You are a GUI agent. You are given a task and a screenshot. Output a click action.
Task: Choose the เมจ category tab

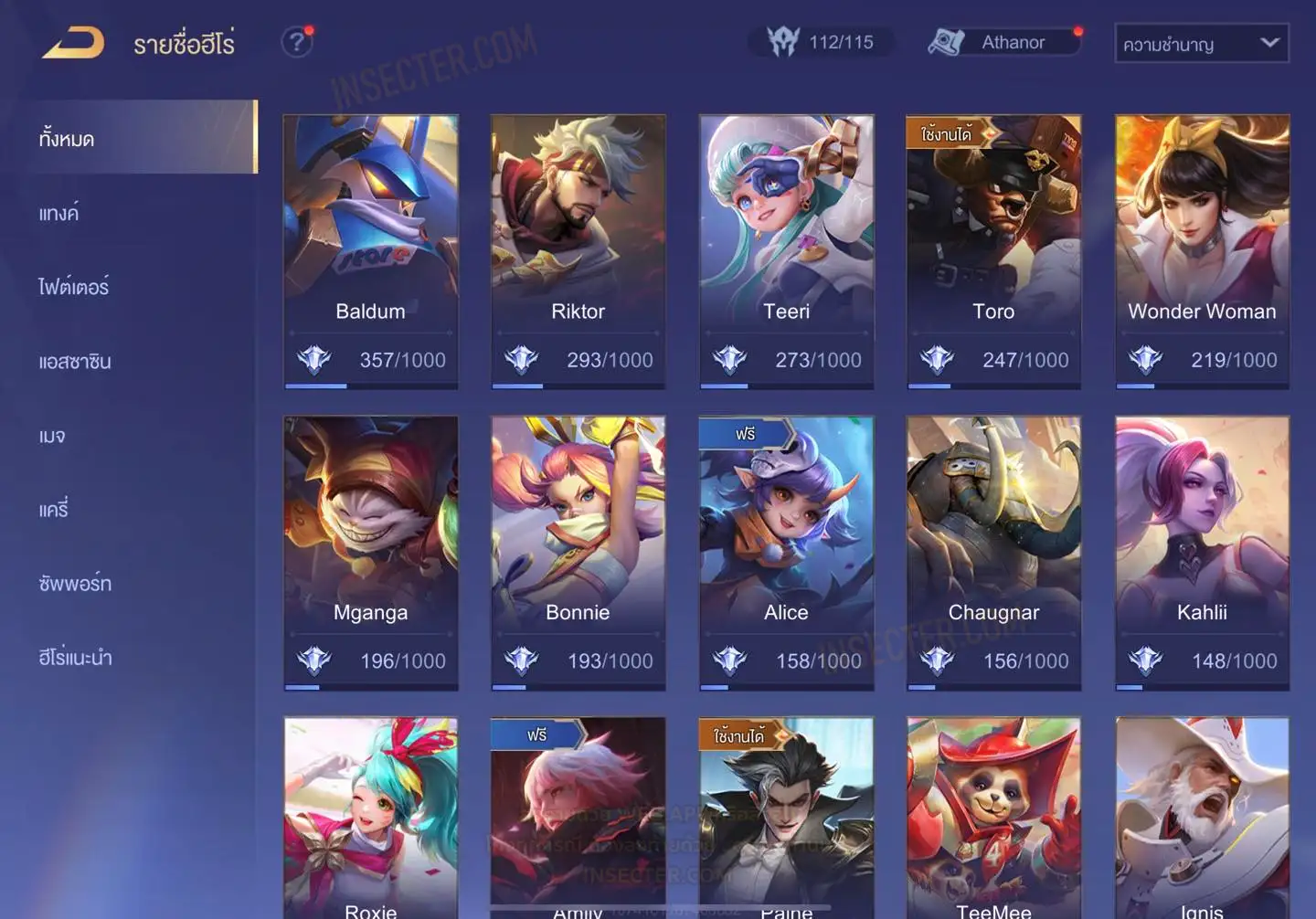point(52,436)
